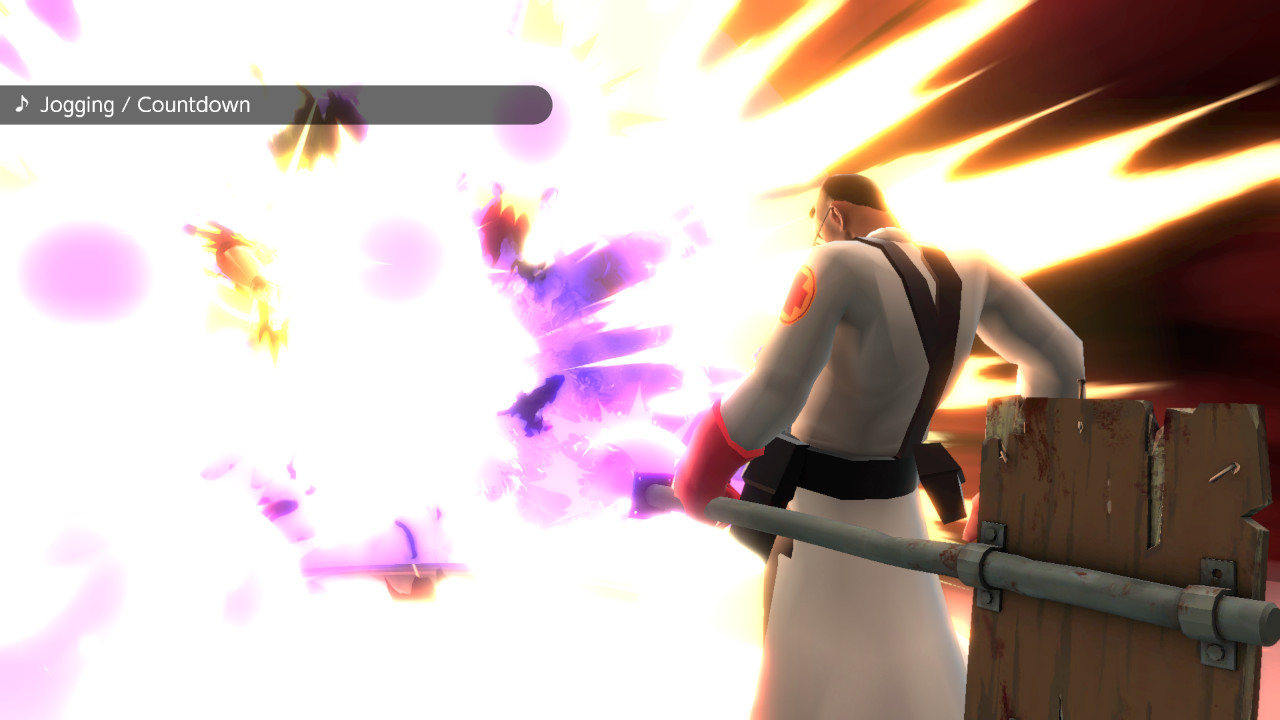Image resolution: width=1280 pixels, height=720 pixels.
Task: Click the music note icon
Action: point(22,104)
